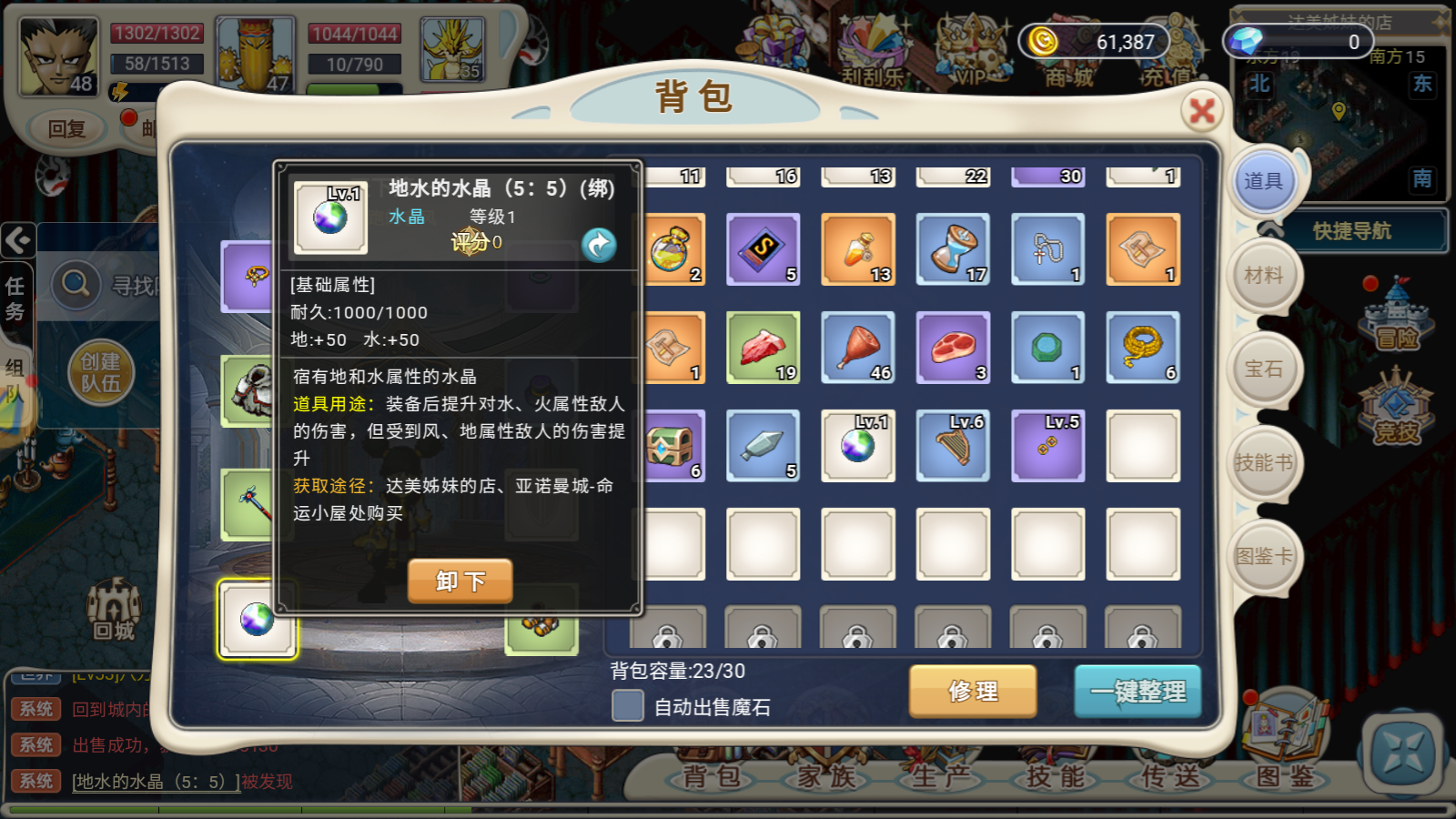Unequip the crystal with 卸下 button

(460, 581)
